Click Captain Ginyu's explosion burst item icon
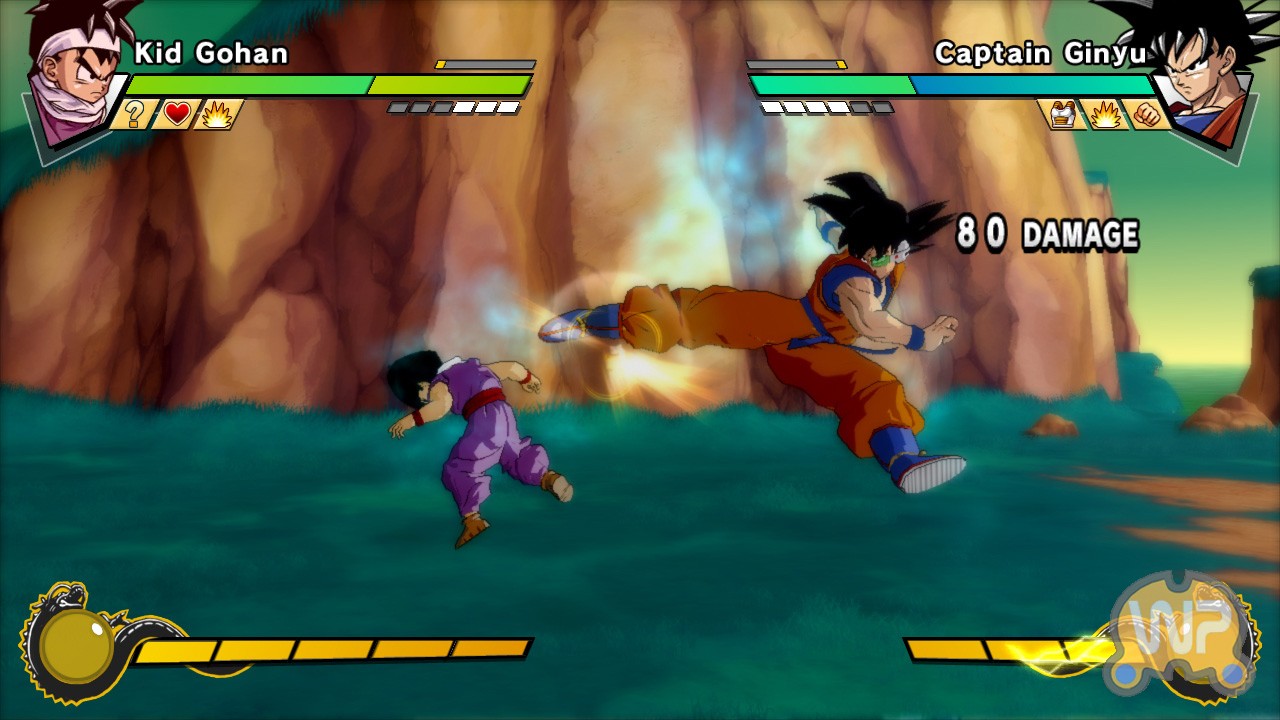The width and height of the screenshot is (1280, 720). 1105,114
